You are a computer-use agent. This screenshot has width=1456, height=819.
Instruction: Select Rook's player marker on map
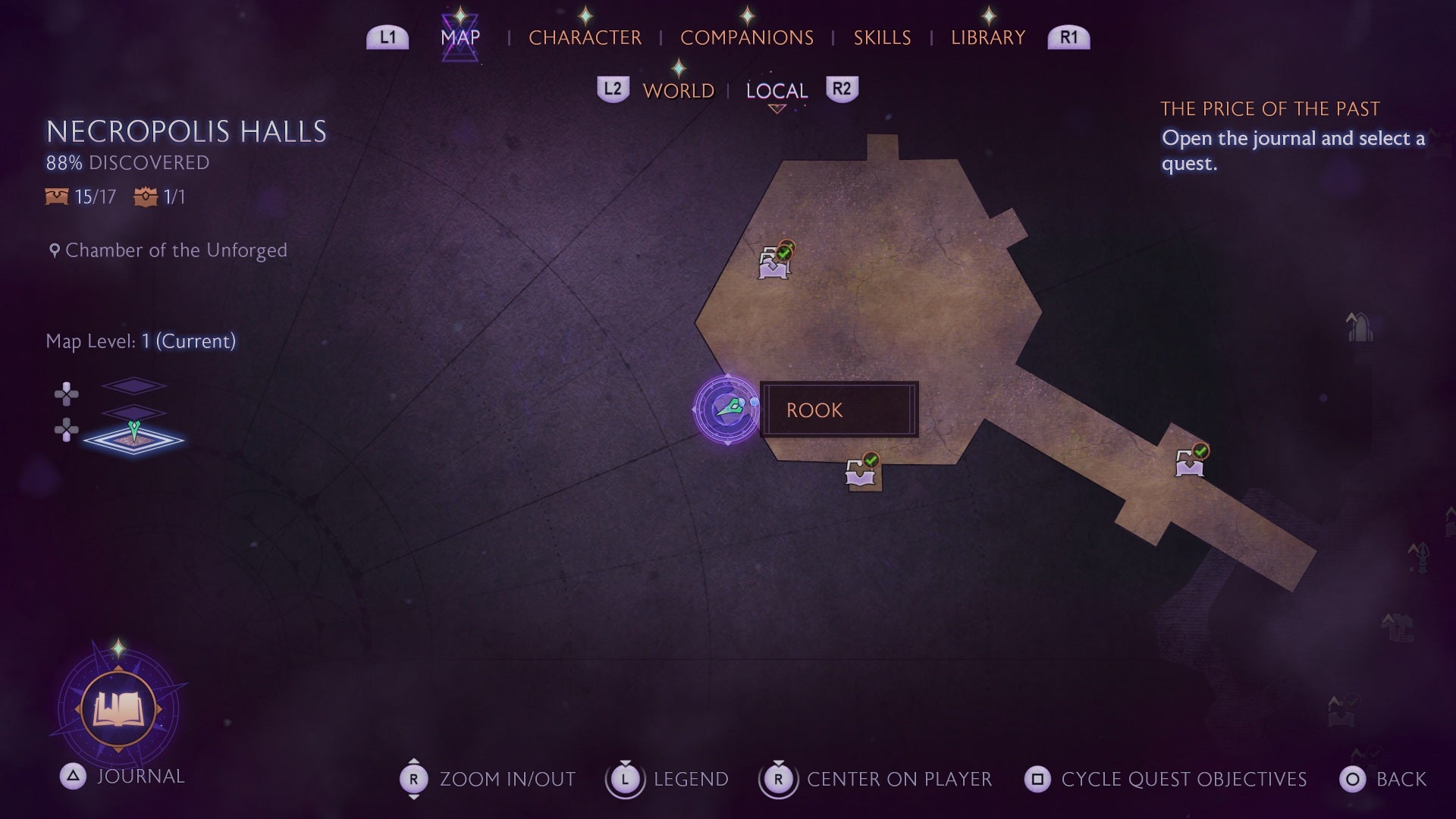(x=726, y=409)
